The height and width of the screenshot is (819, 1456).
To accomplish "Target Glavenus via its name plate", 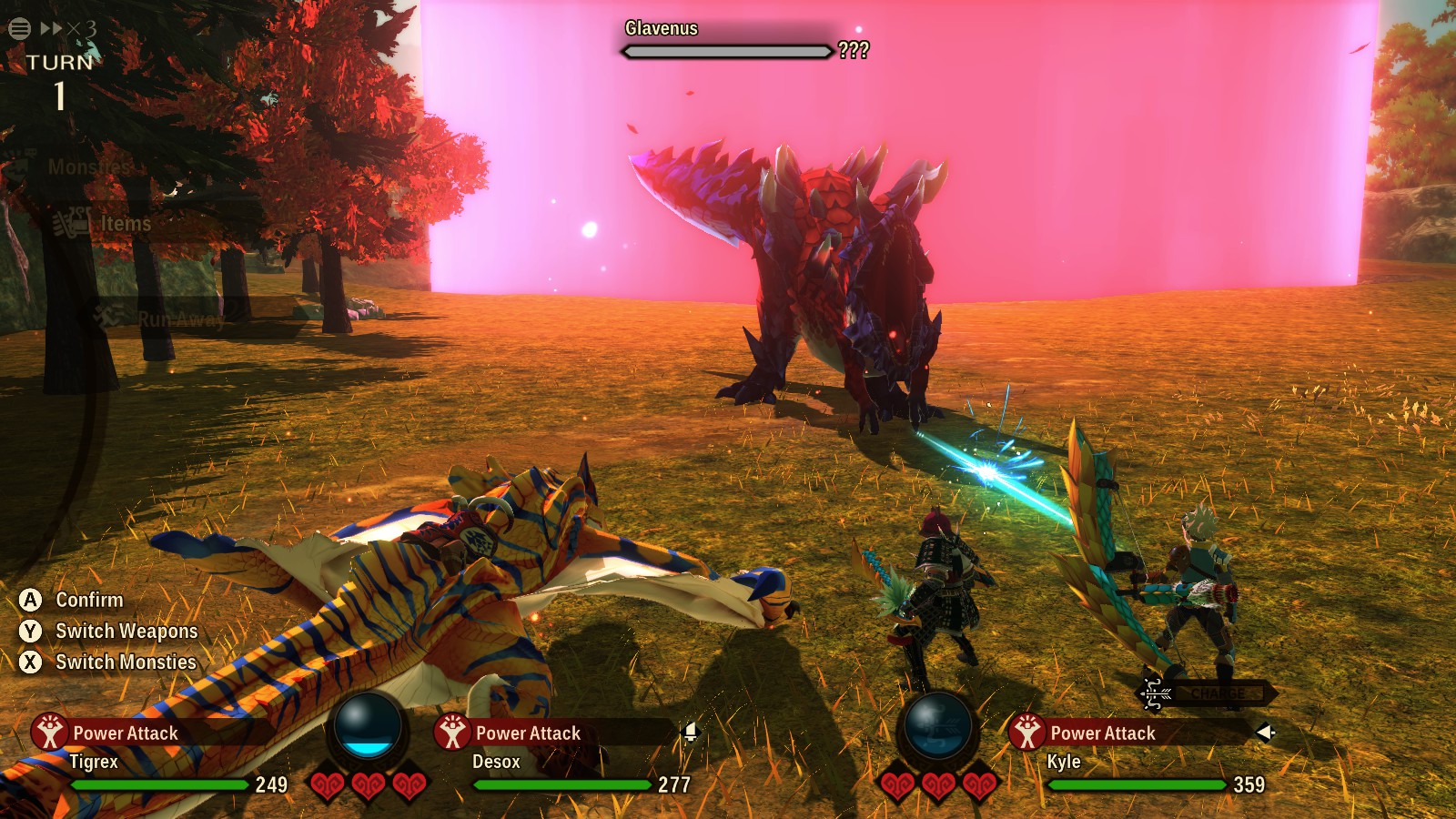I will pyautogui.click(x=662, y=29).
